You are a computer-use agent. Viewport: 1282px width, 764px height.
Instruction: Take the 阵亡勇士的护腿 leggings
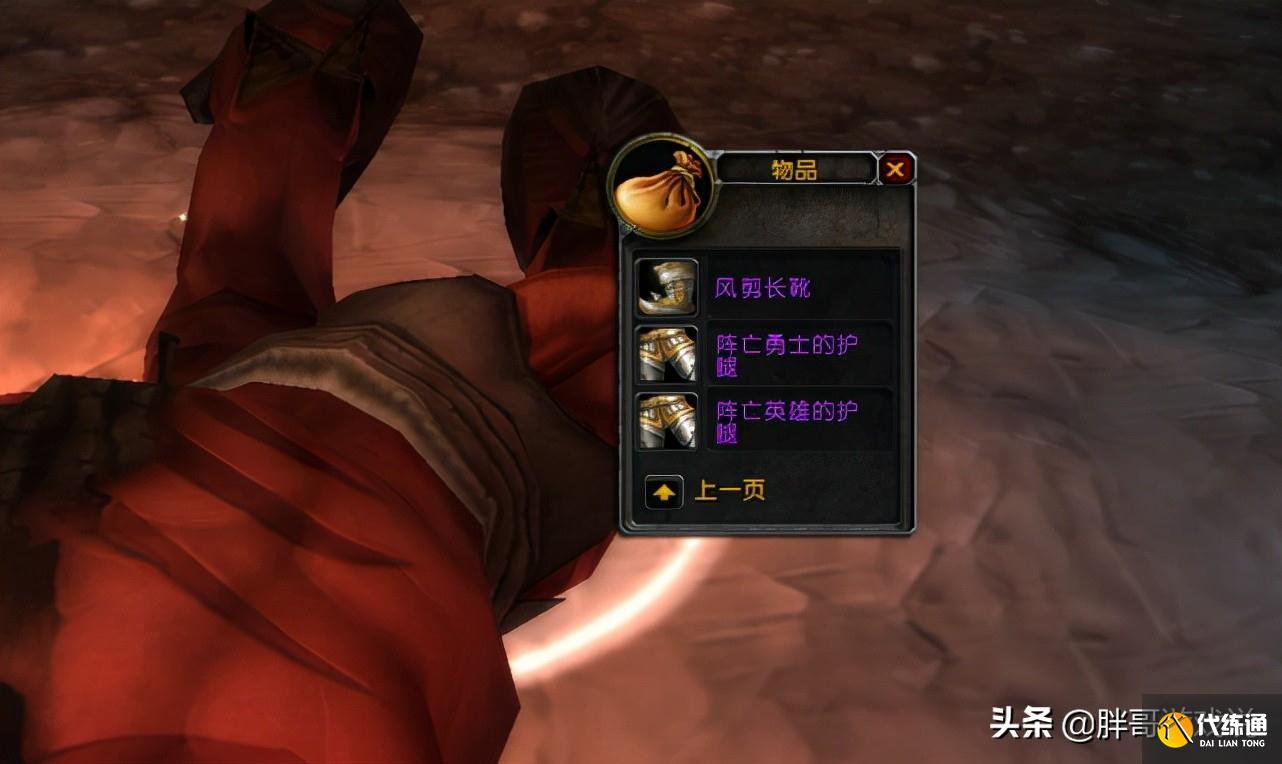point(667,354)
